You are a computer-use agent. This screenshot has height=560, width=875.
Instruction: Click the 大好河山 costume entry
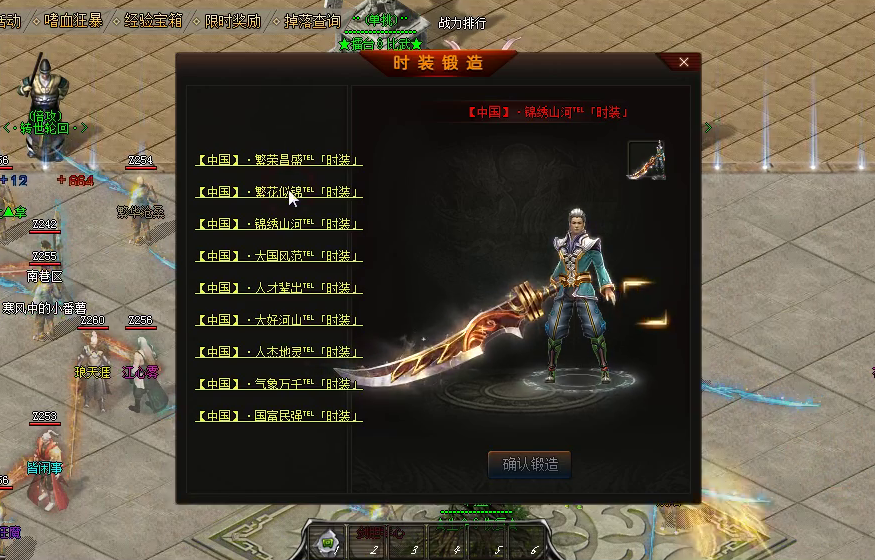click(x=278, y=320)
